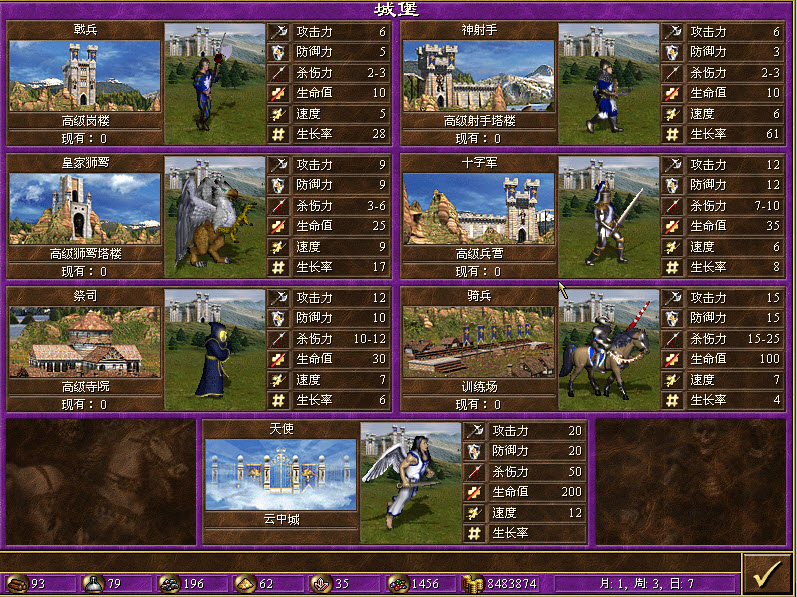The image size is (797, 597).
Task: Click the gold checkmark confirm button
Action: pyautogui.click(x=767, y=574)
